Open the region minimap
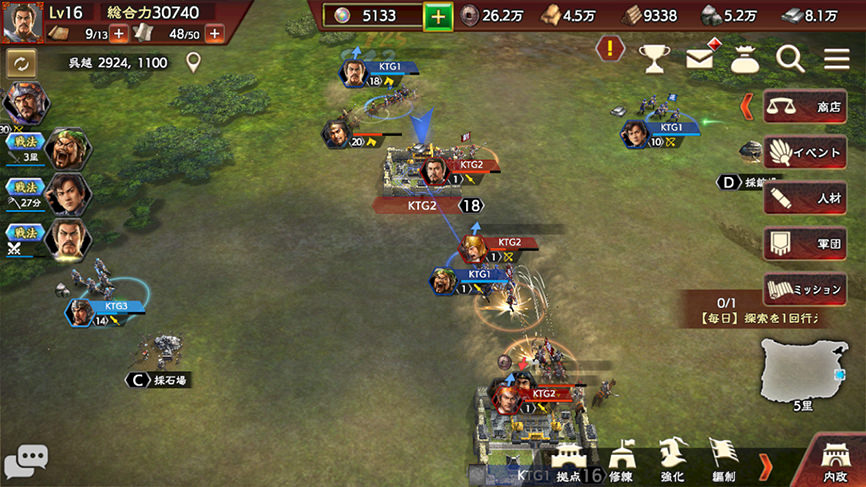 803,370
